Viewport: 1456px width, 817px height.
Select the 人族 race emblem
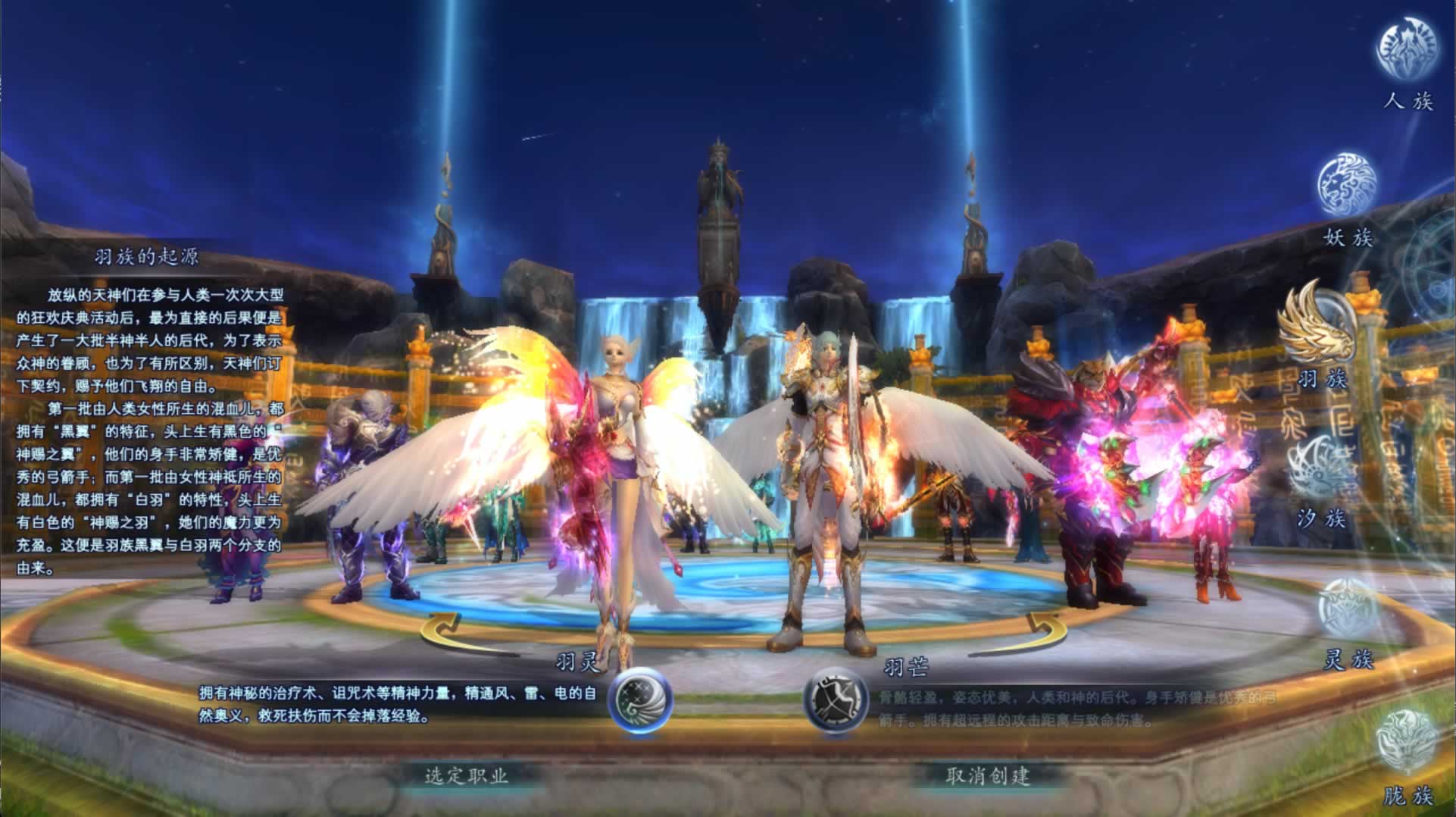tap(1407, 50)
